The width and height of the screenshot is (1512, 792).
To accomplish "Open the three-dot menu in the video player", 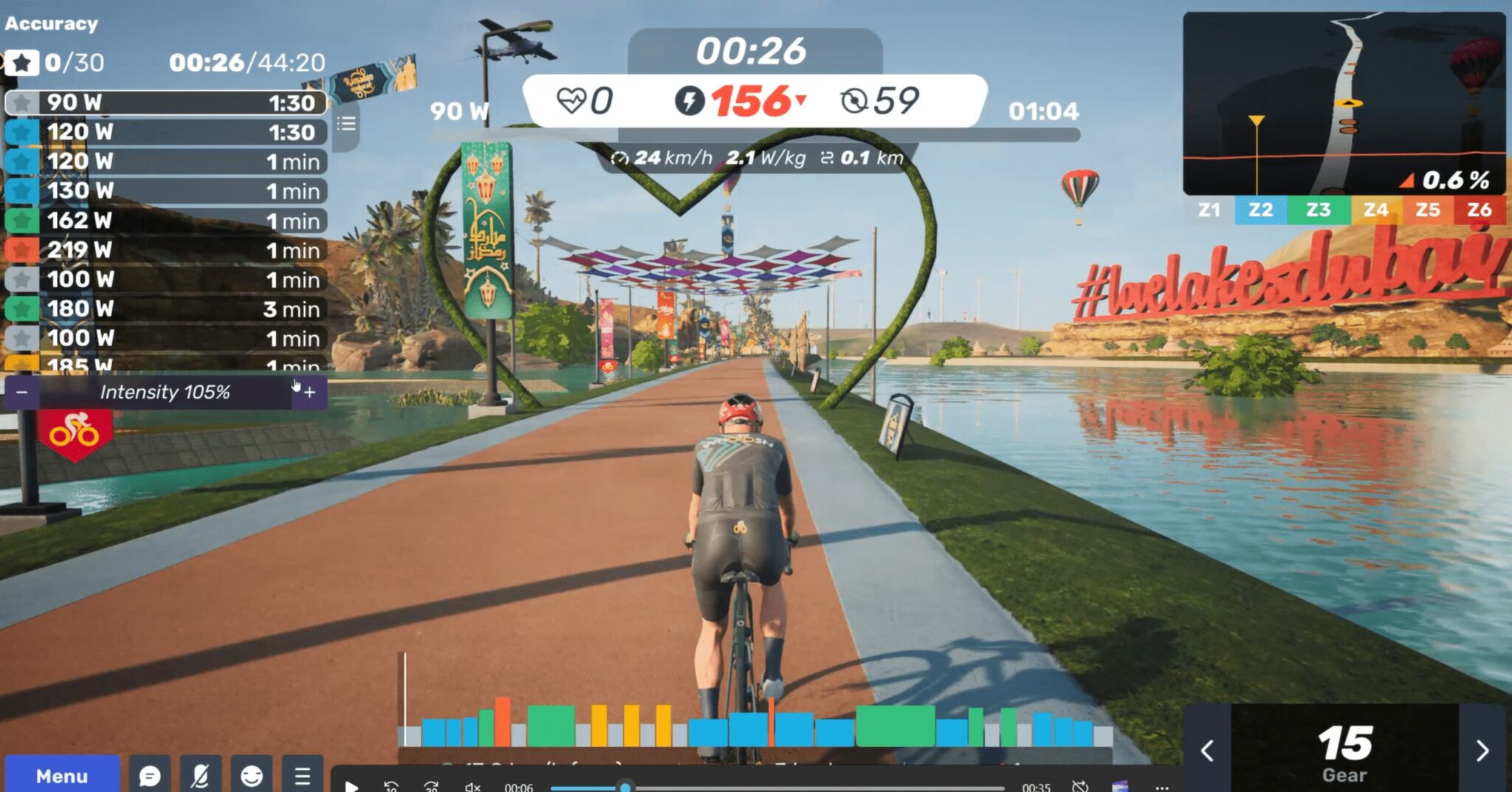I will [1161, 787].
